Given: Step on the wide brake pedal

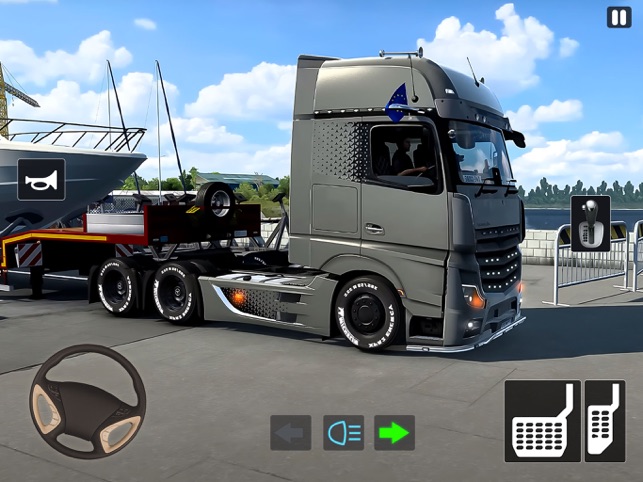Looking at the screenshot, I should tap(542, 420).
